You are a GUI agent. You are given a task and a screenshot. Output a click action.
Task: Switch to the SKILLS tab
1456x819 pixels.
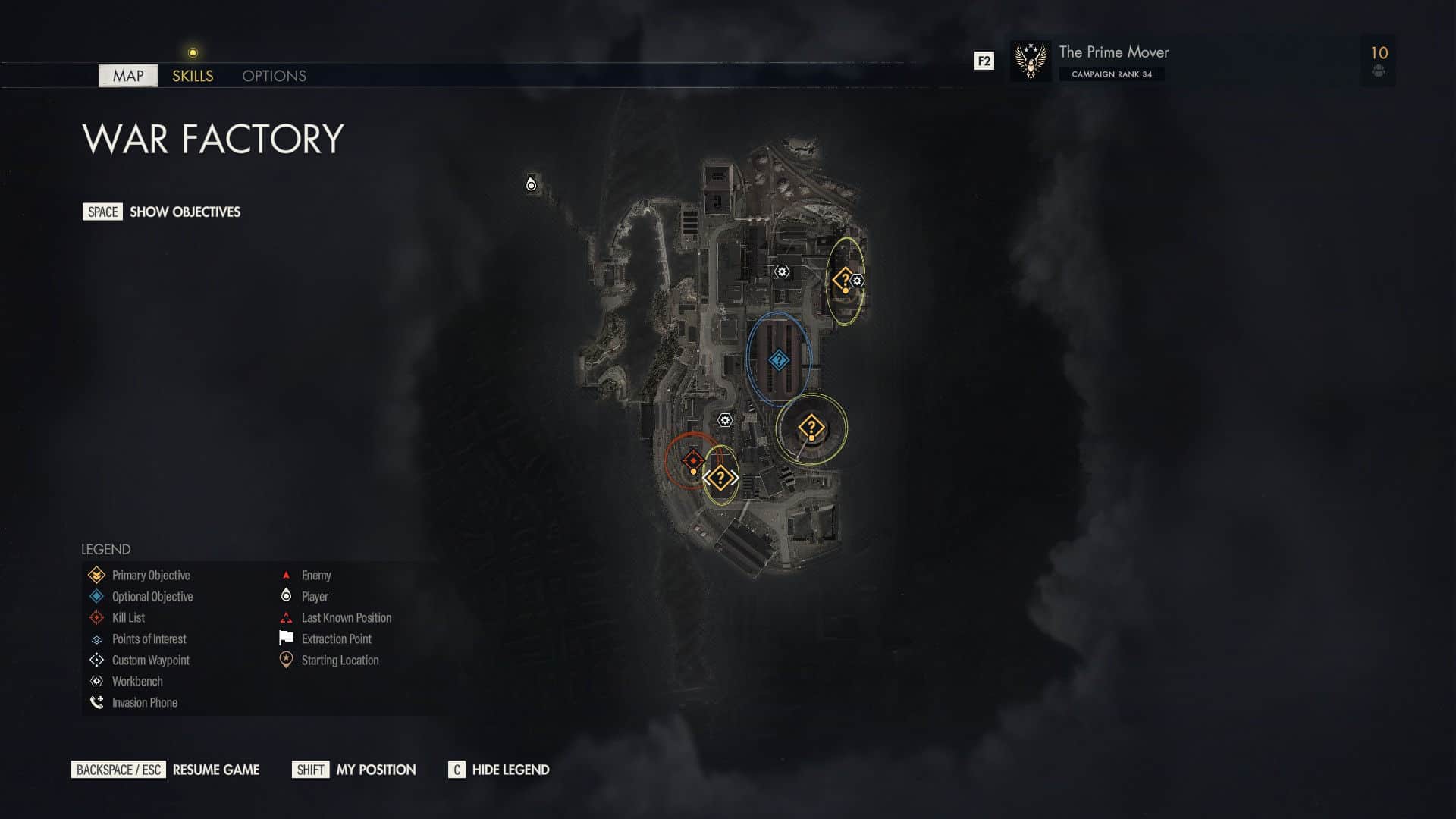192,76
